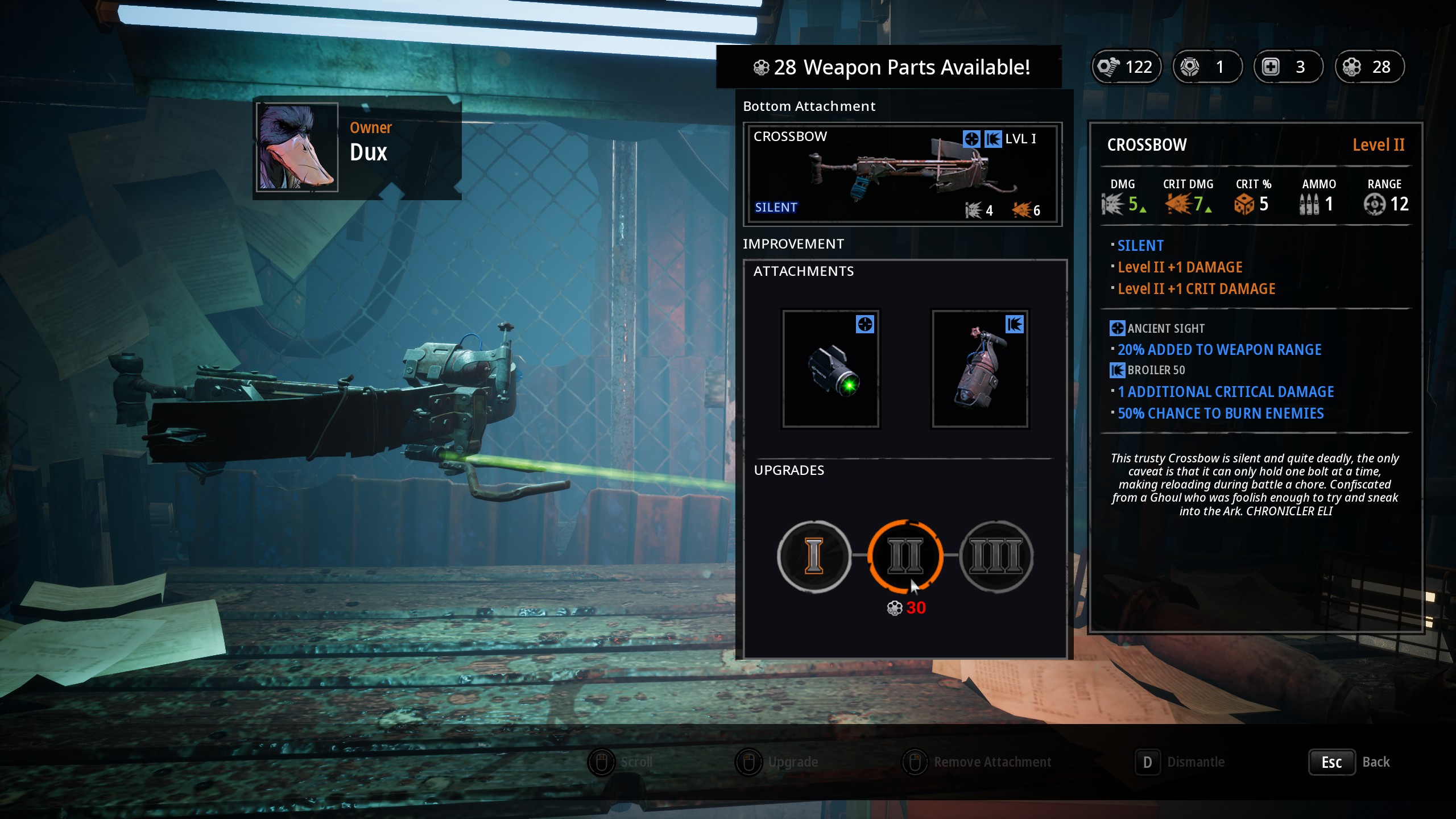Choose the Level III upgrade node
The width and height of the screenshot is (1456, 819).
996,556
